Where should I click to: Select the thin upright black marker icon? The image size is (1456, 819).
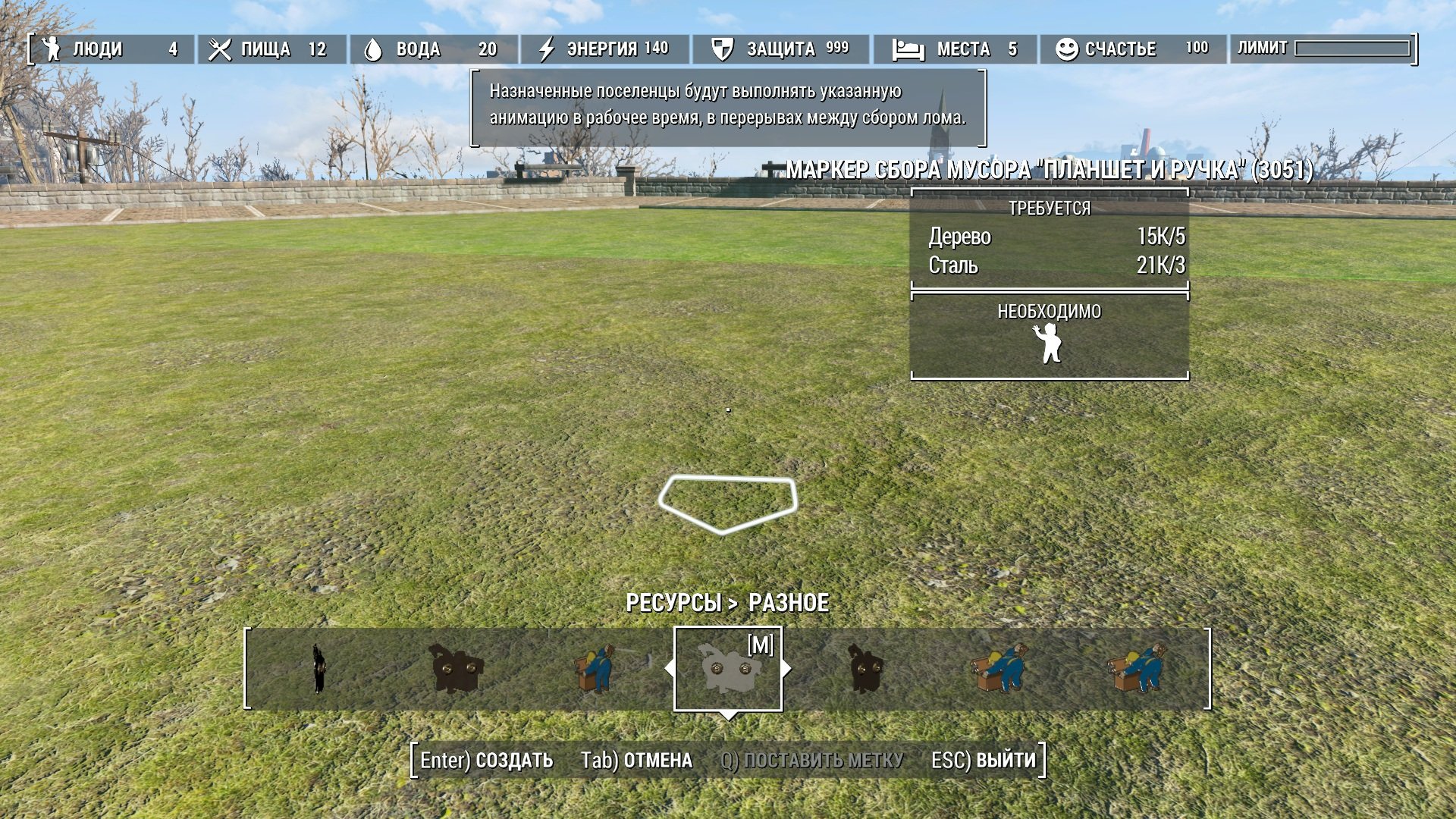[x=319, y=669]
